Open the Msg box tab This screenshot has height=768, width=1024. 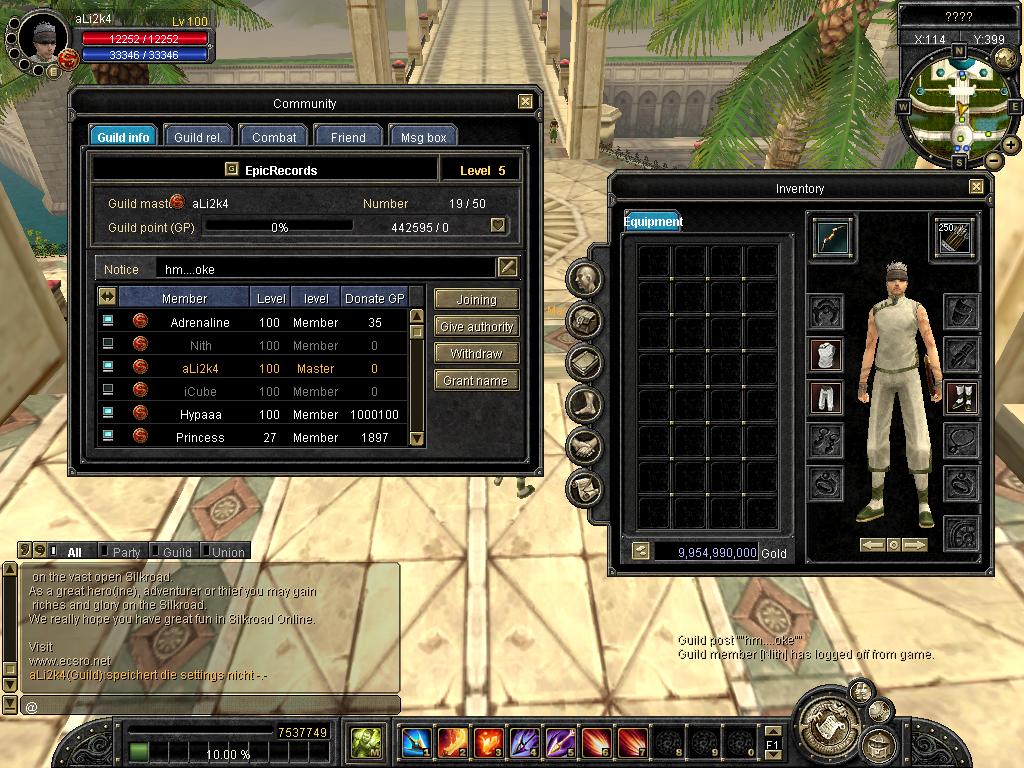(423, 137)
